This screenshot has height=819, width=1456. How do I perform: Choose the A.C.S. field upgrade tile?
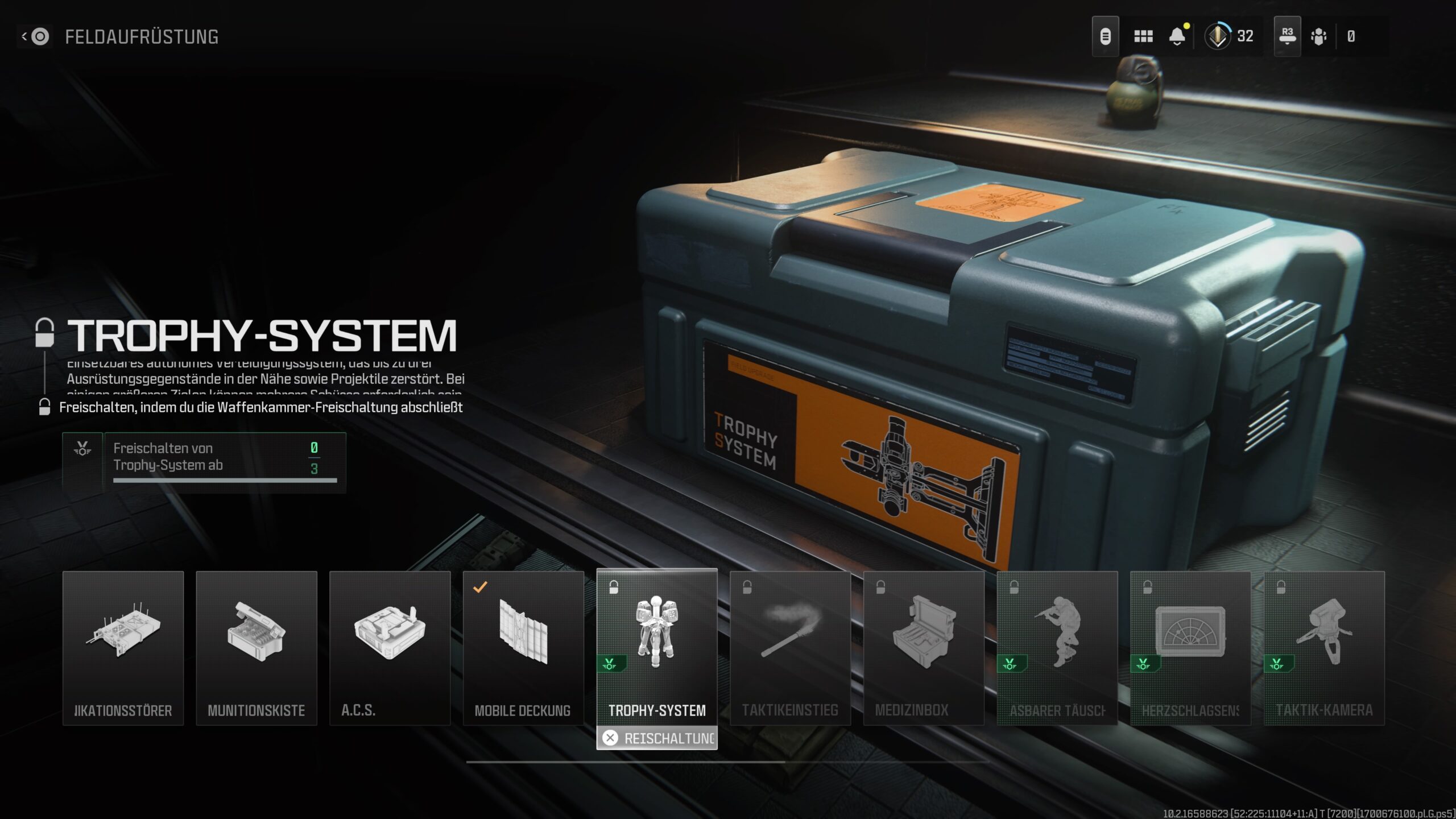click(390, 648)
